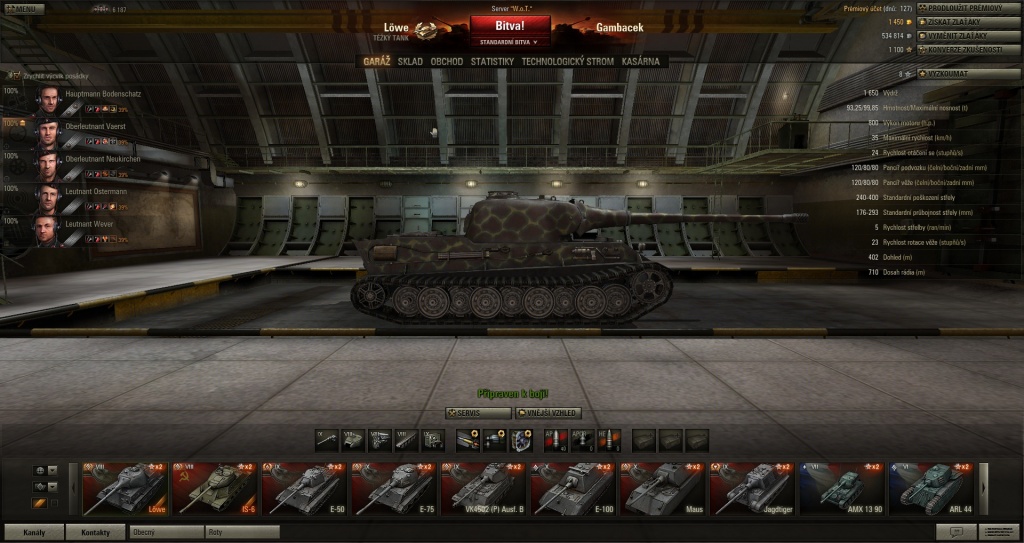Go to the Technologický strom tab
The height and width of the screenshot is (543, 1024).
[x=568, y=62]
